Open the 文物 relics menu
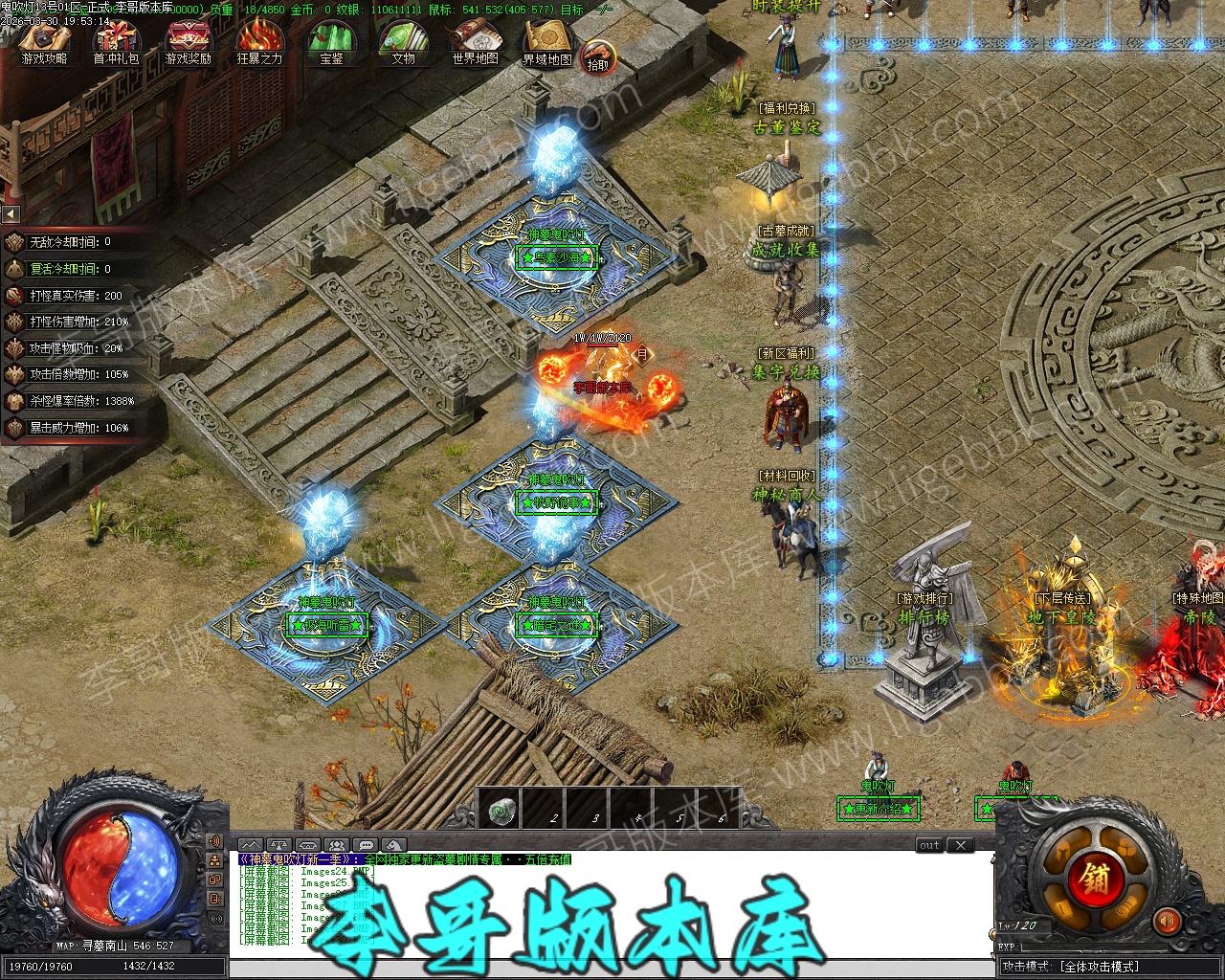The height and width of the screenshot is (980, 1225). [x=403, y=42]
